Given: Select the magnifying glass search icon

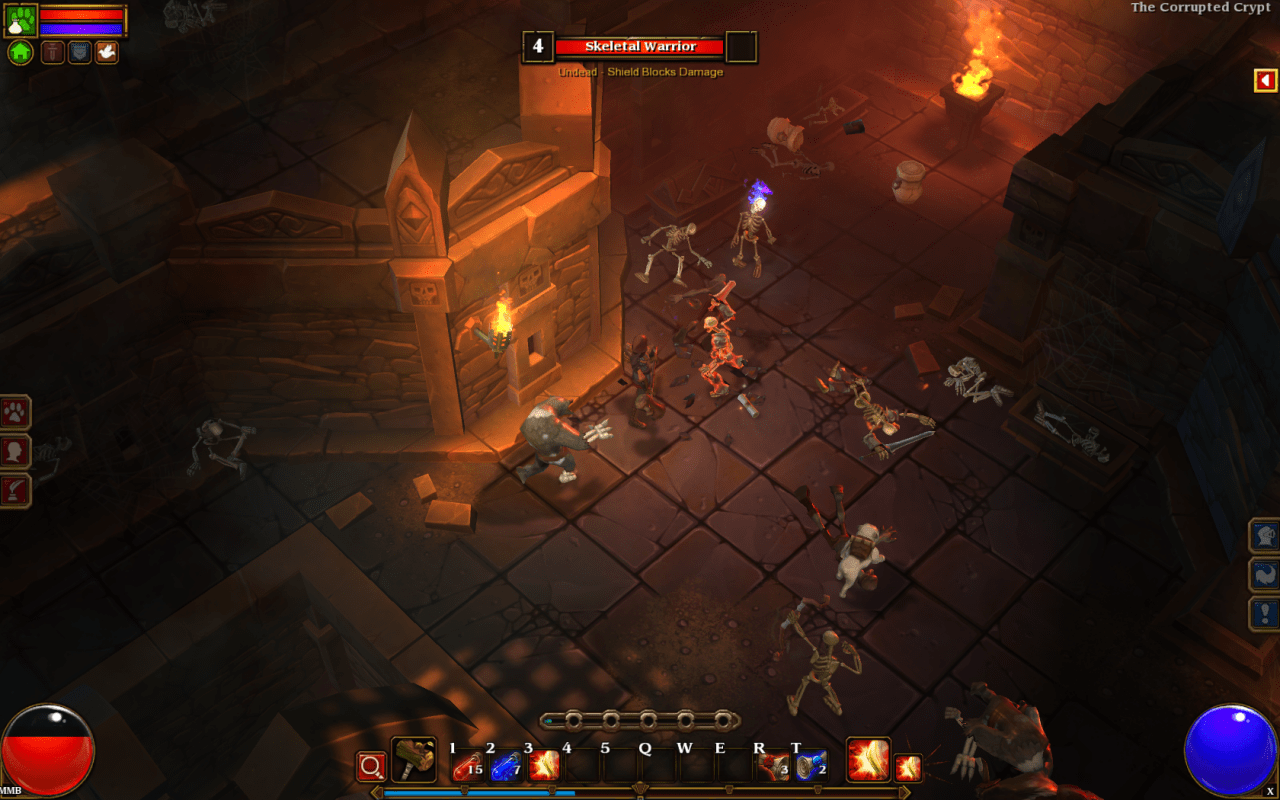Looking at the screenshot, I should pos(372,764).
